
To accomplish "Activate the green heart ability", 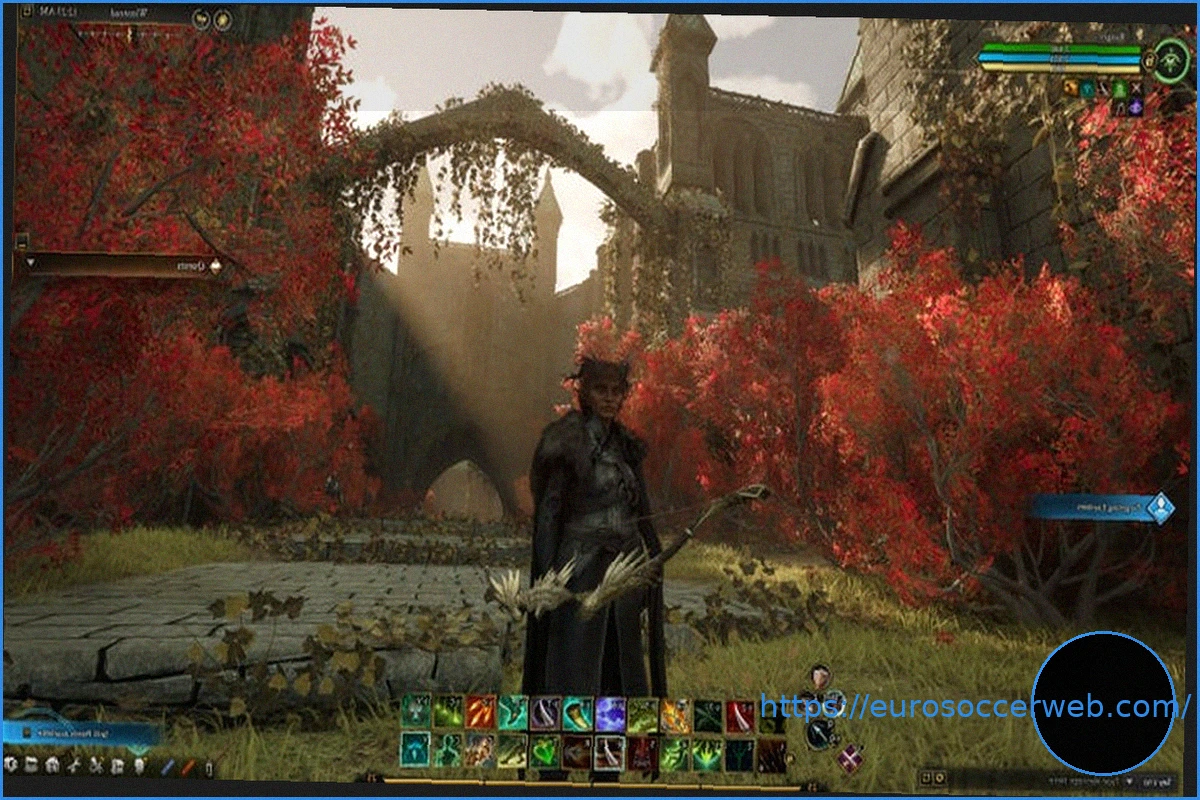I will pyautogui.click(x=545, y=751).
